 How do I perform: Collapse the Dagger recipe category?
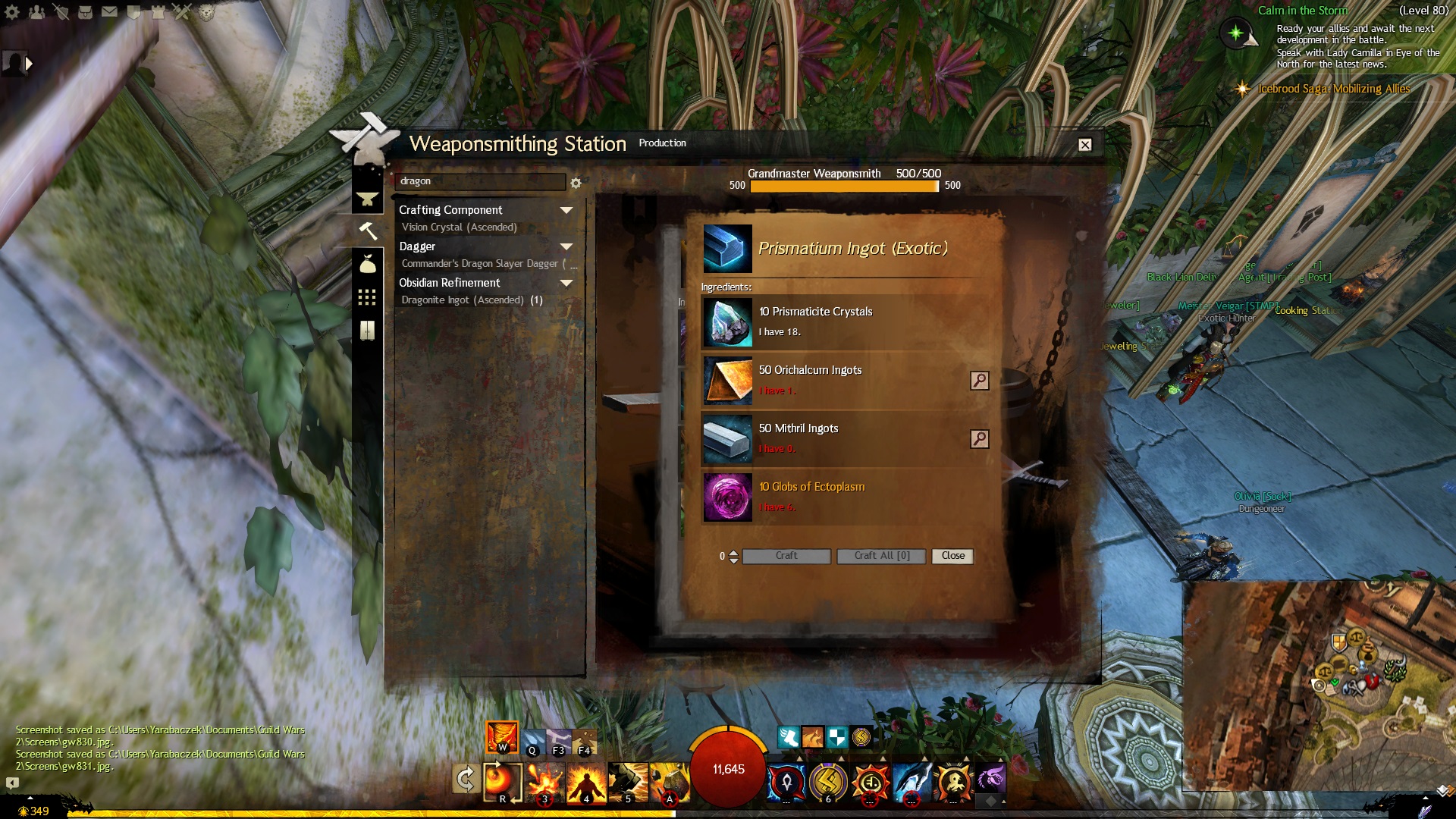(x=566, y=246)
